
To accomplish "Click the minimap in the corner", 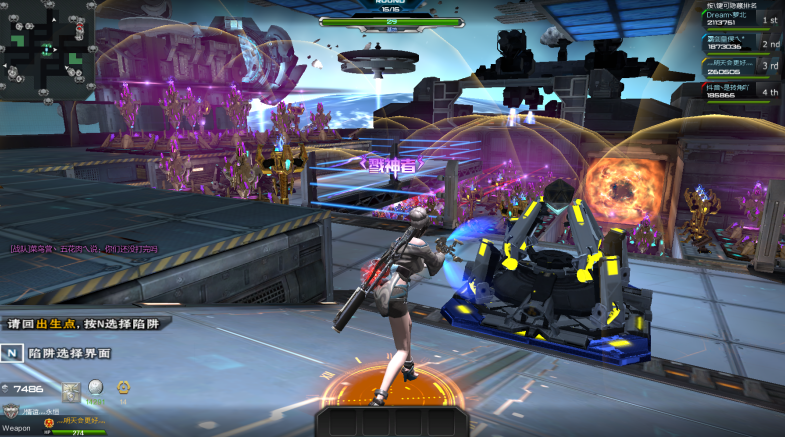I will point(47,49).
